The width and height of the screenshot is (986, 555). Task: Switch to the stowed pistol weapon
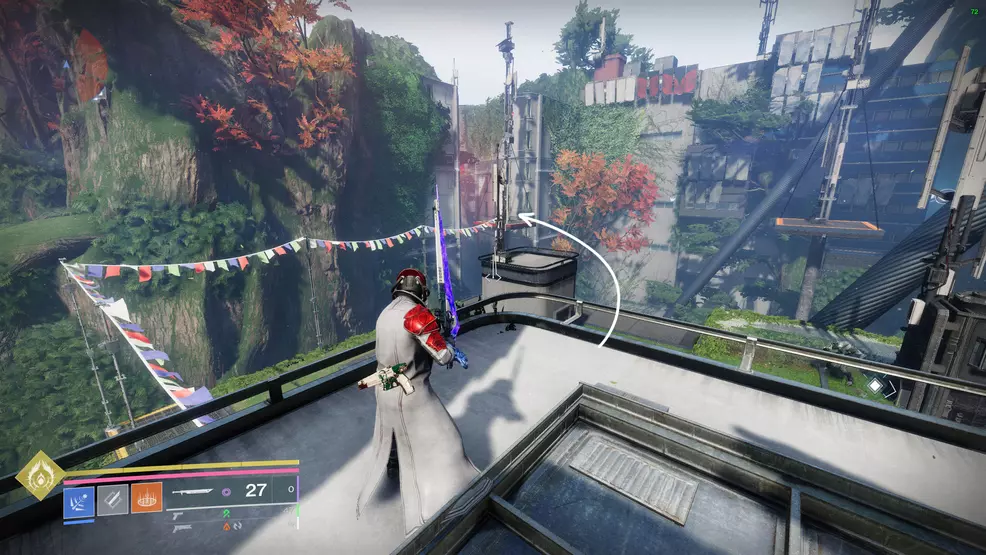click(178, 516)
